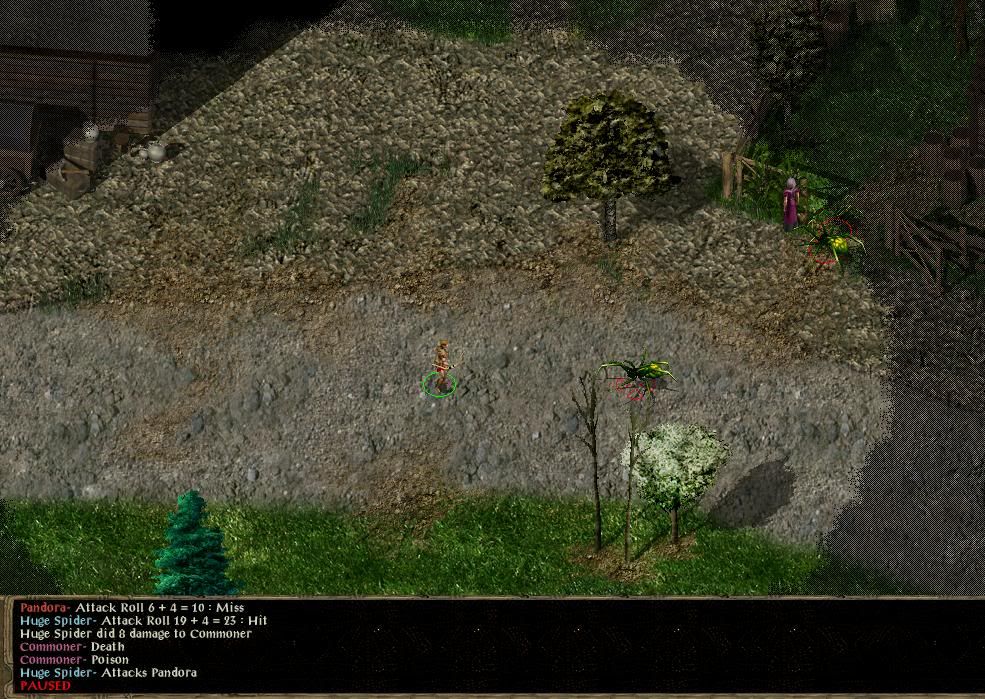
Task: Select Pandora, the green-circled party member
Action: click(x=439, y=368)
